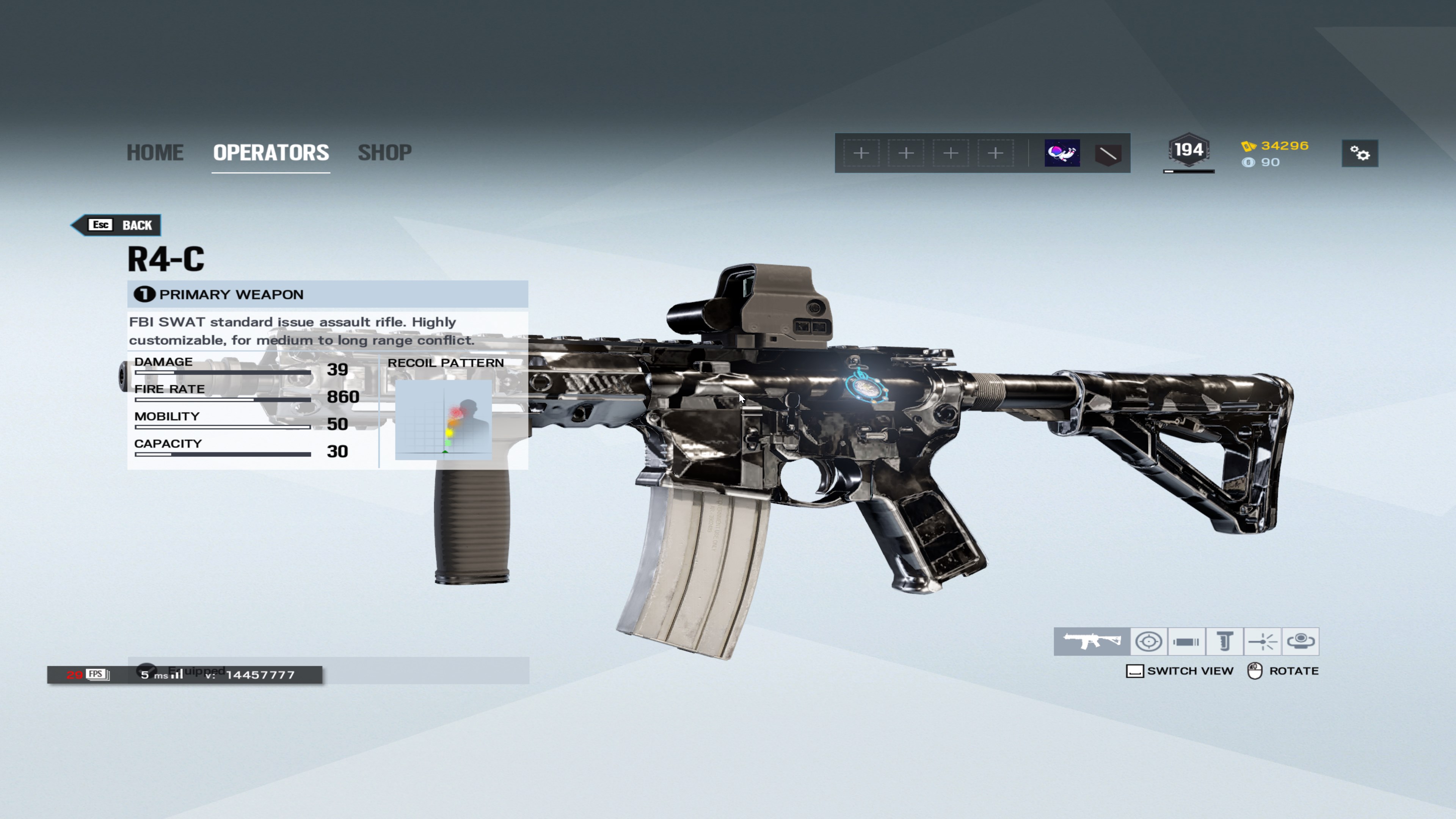Select the rifle overview icon
1456x819 pixels.
coord(1092,641)
